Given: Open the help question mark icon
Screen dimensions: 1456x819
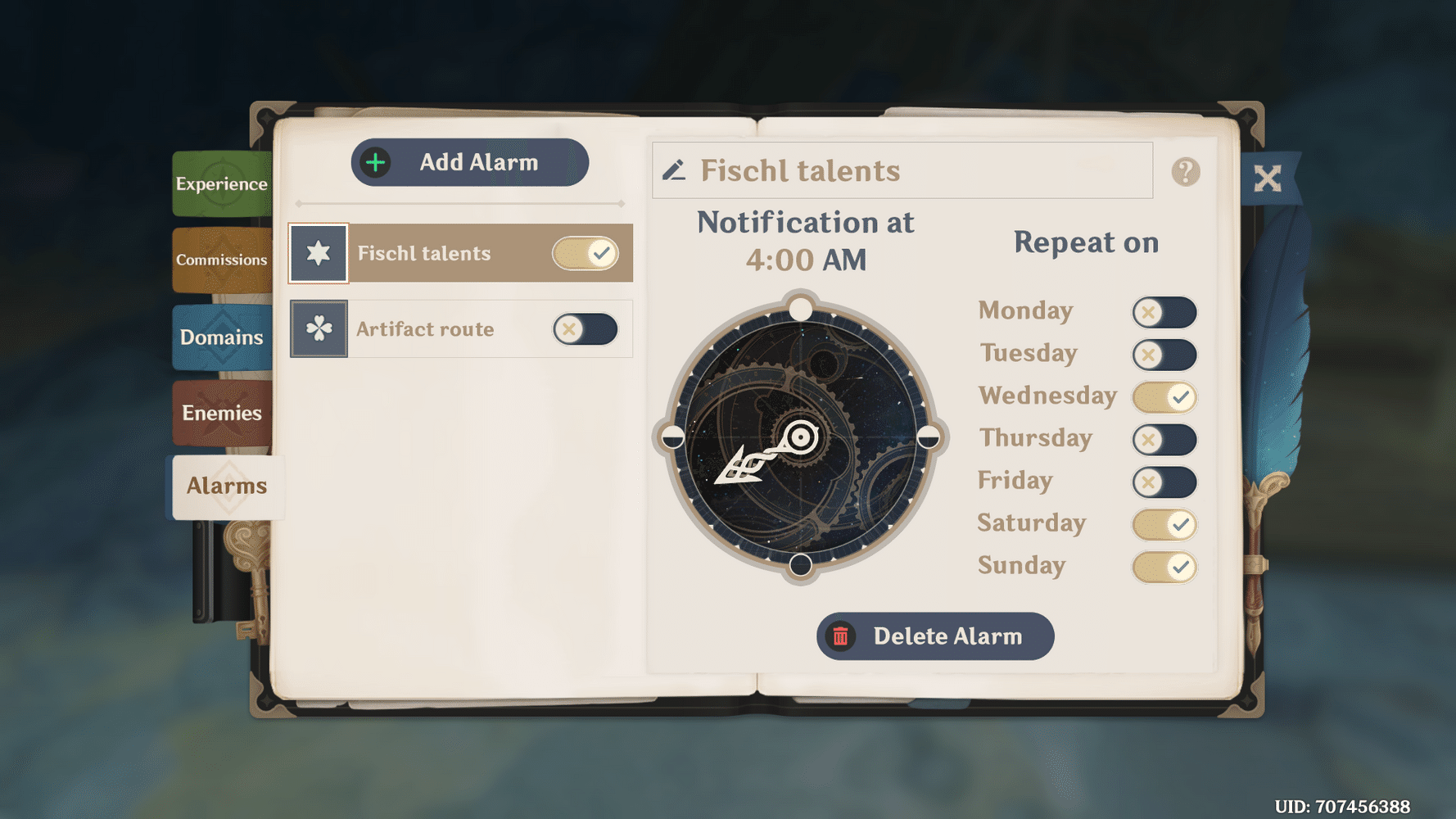Looking at the screenshot, I should (x=1185, y=171).
